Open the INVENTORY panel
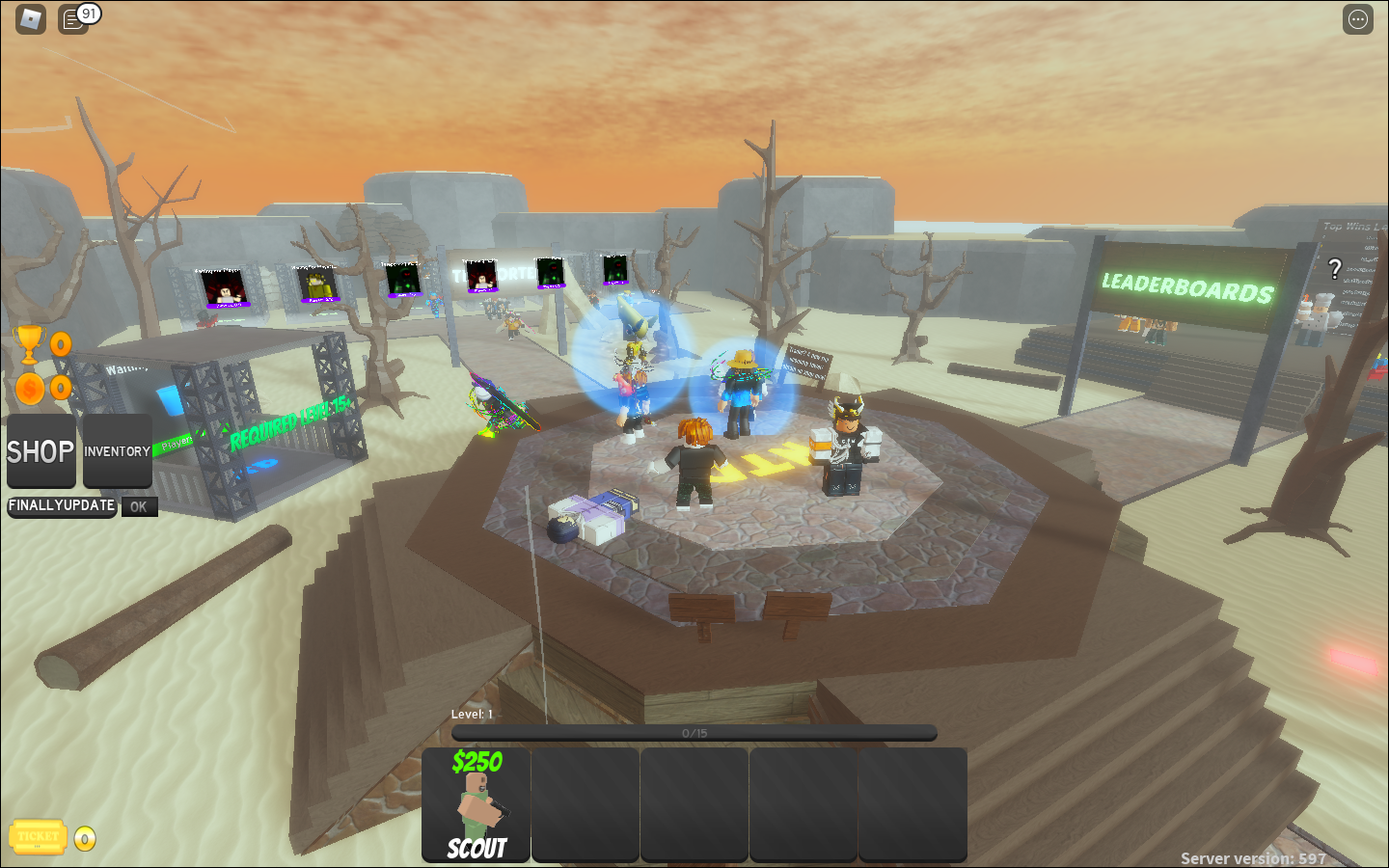This screenshot has height=868, width=1389. (117, 451)
